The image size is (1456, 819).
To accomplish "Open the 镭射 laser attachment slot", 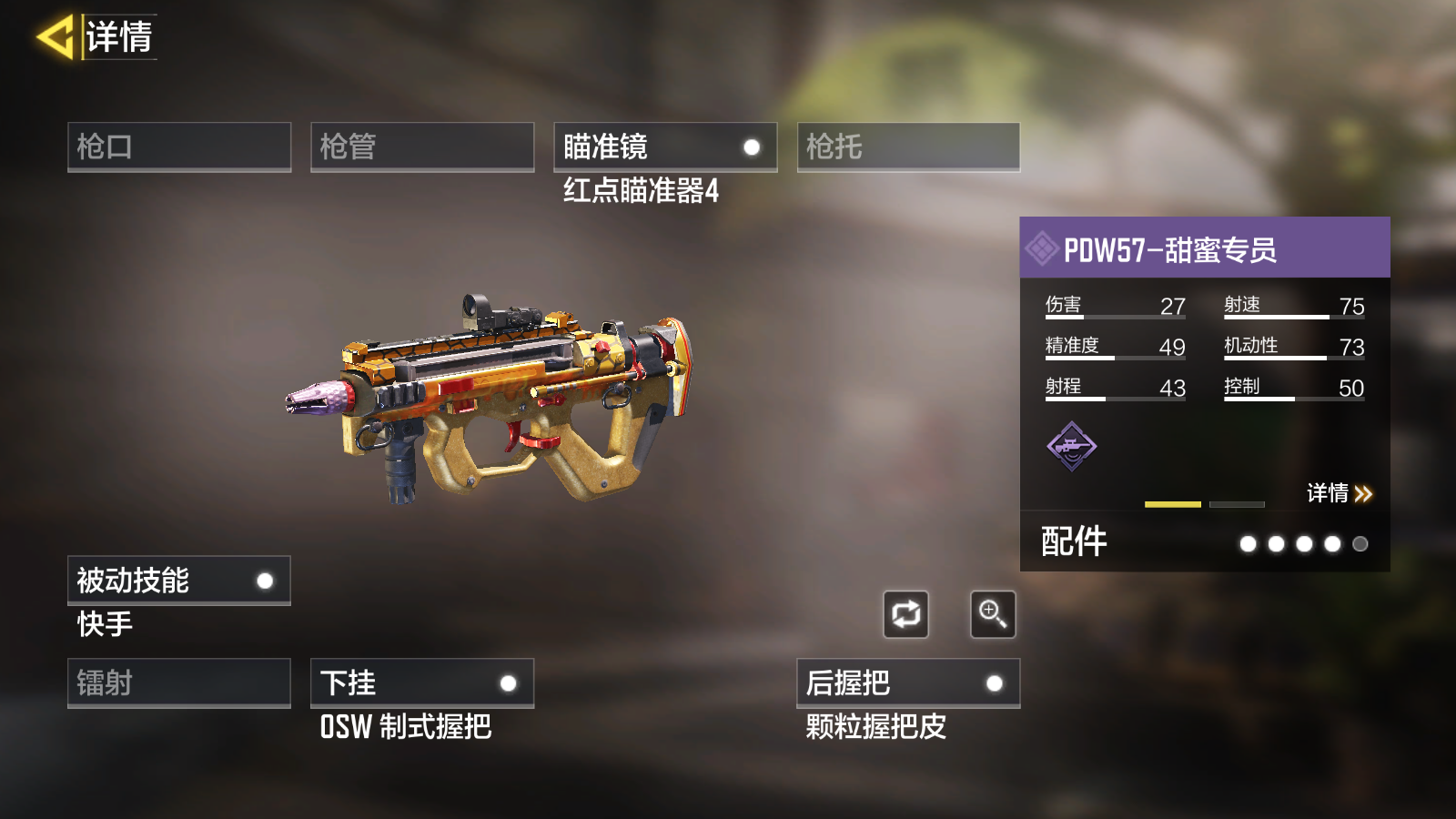I will [179, 682].
